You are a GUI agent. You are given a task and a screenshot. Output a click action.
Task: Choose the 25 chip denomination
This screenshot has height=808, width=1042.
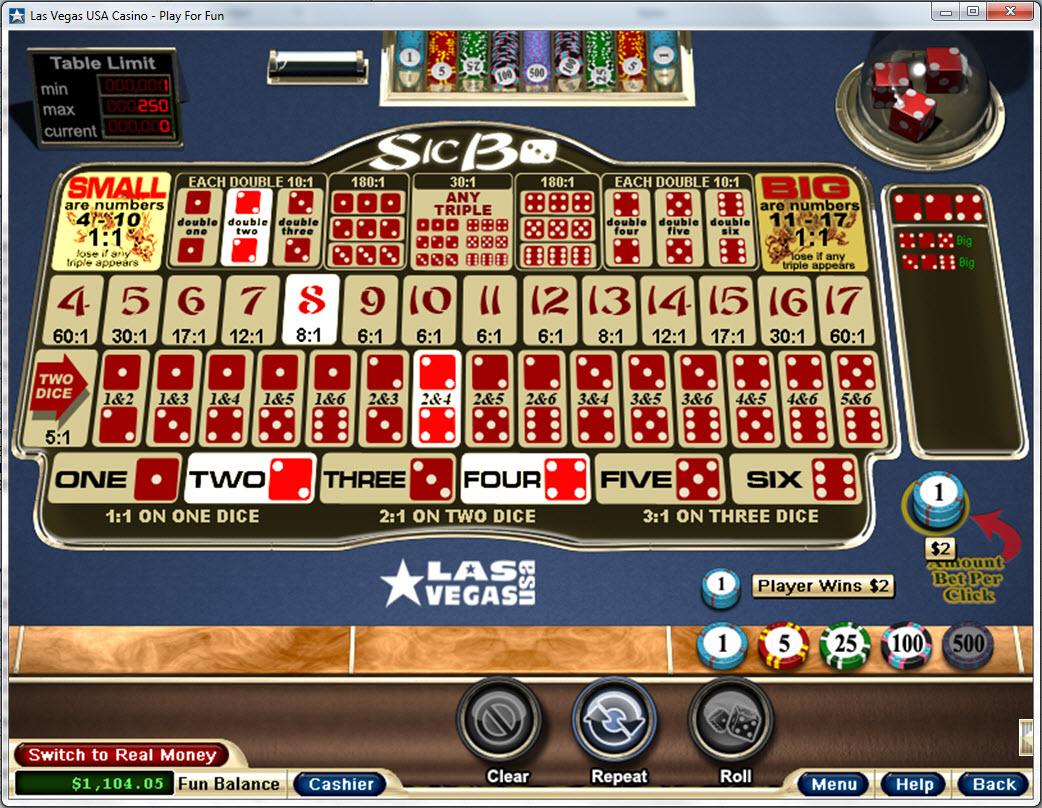coord(845,645)
